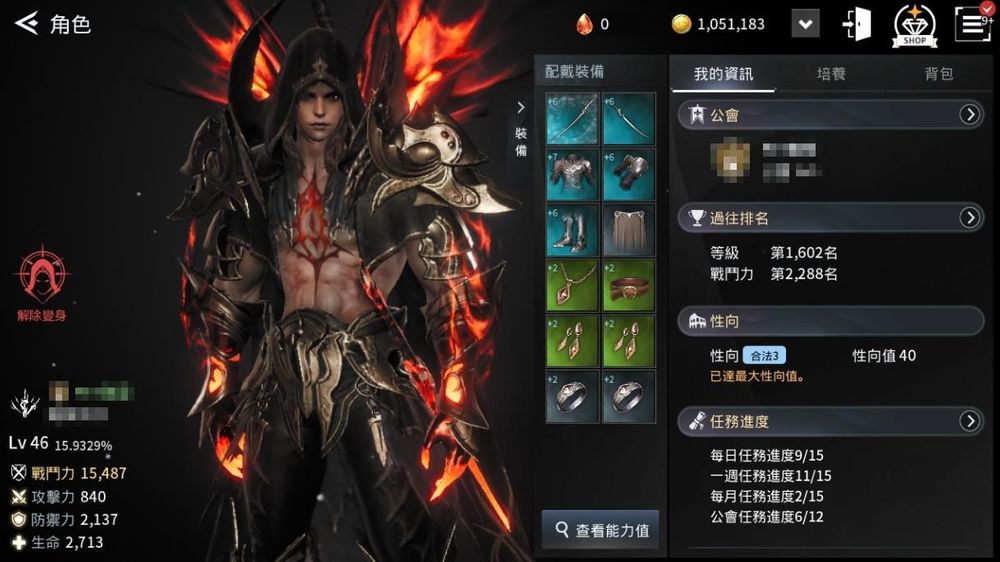Open the 公會 guild details arrow
The width and height of the screenshot is (1000, 562).
[x=969, y=115]
